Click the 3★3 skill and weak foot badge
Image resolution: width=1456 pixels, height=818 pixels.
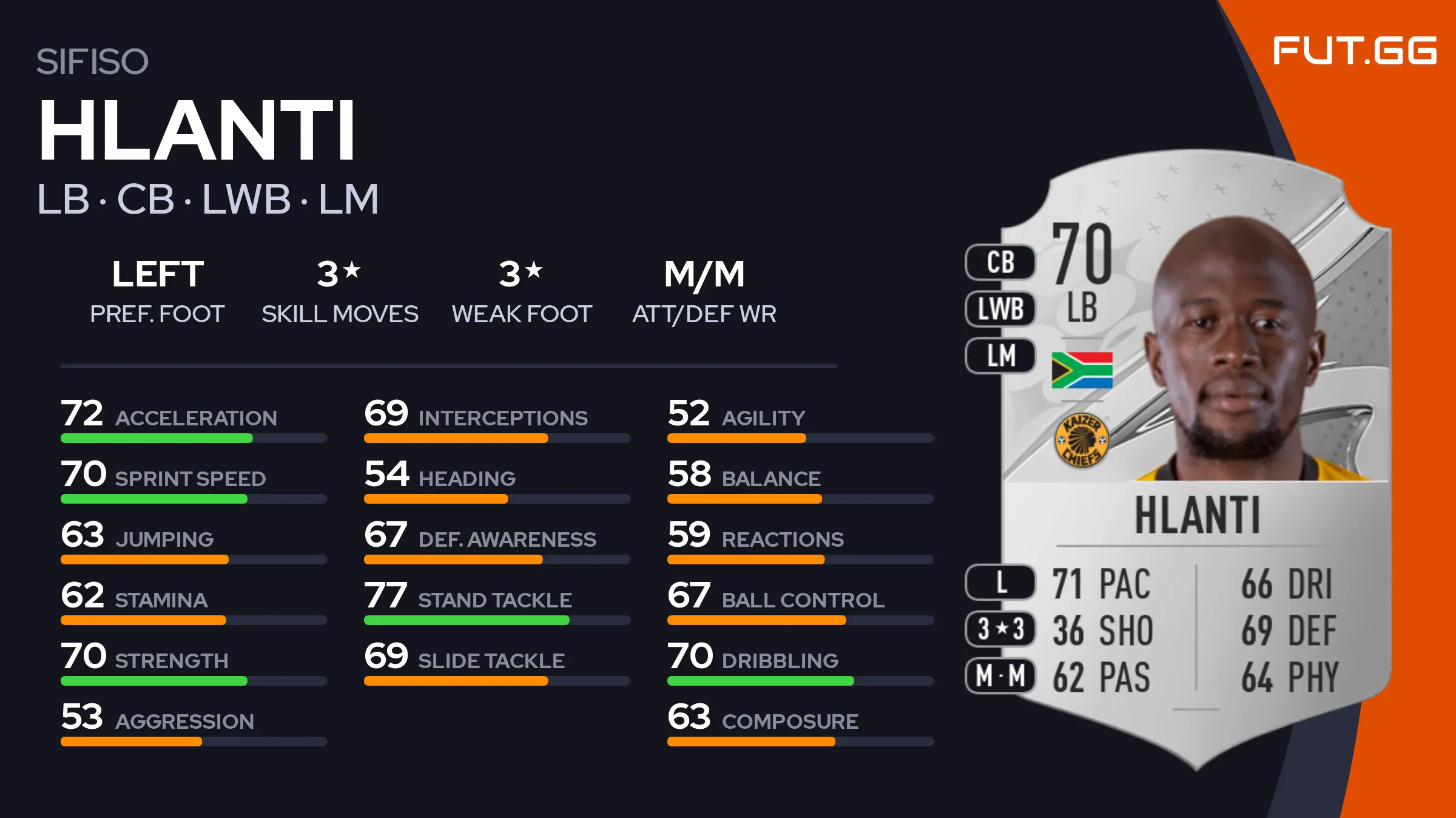pos(1000,629)
